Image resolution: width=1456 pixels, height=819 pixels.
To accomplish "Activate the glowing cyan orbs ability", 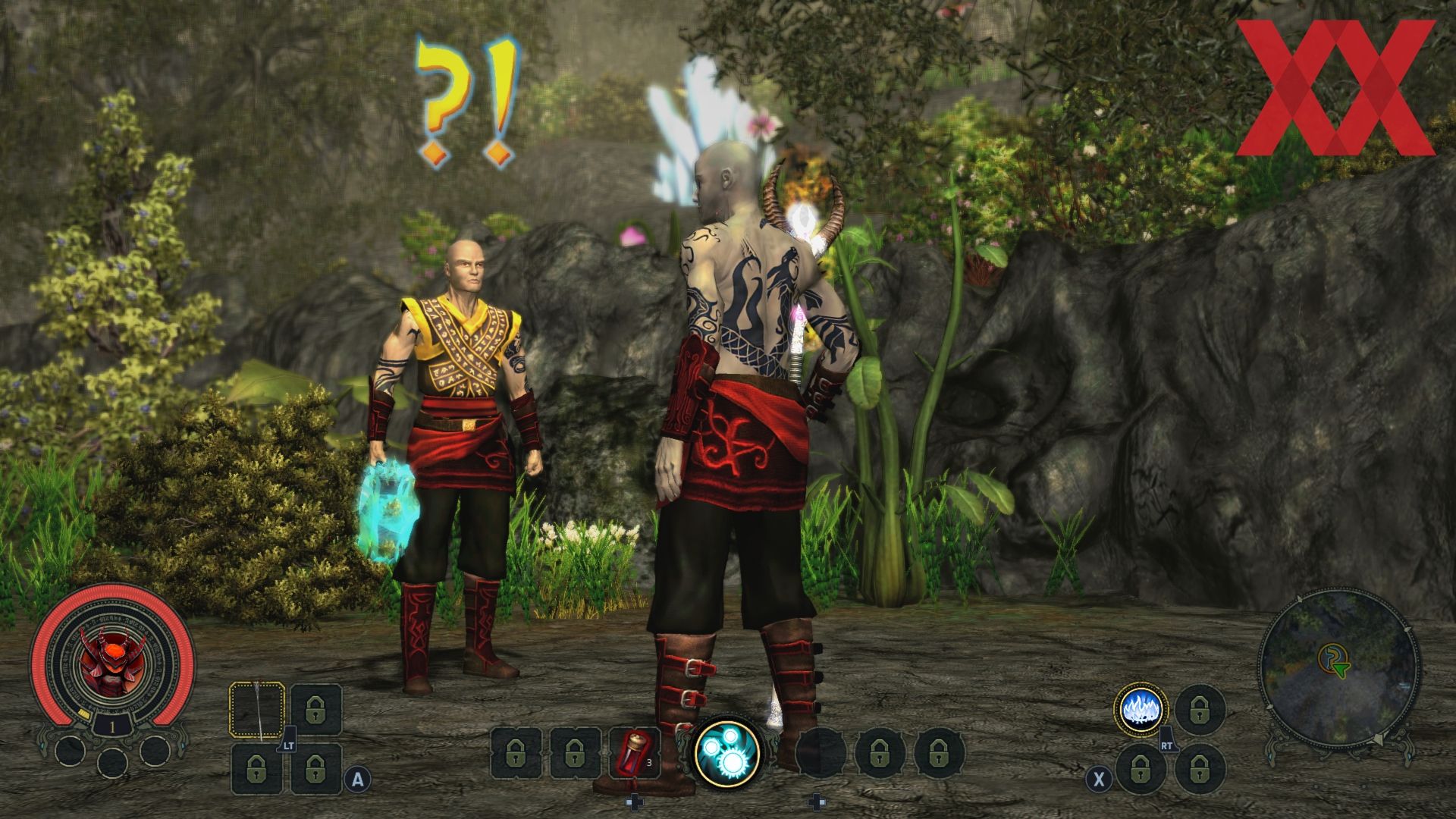I will 727,751.
